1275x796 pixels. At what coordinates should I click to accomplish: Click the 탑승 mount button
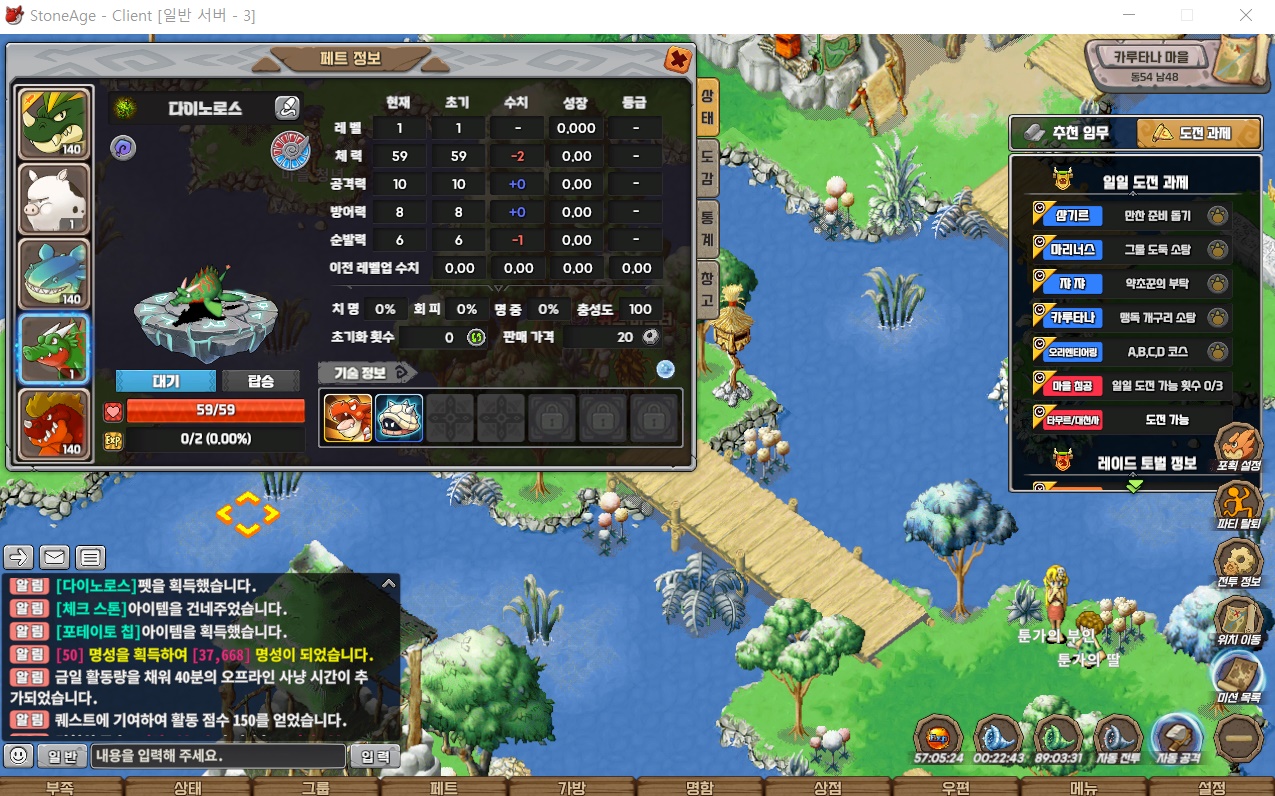pos(260,381)
